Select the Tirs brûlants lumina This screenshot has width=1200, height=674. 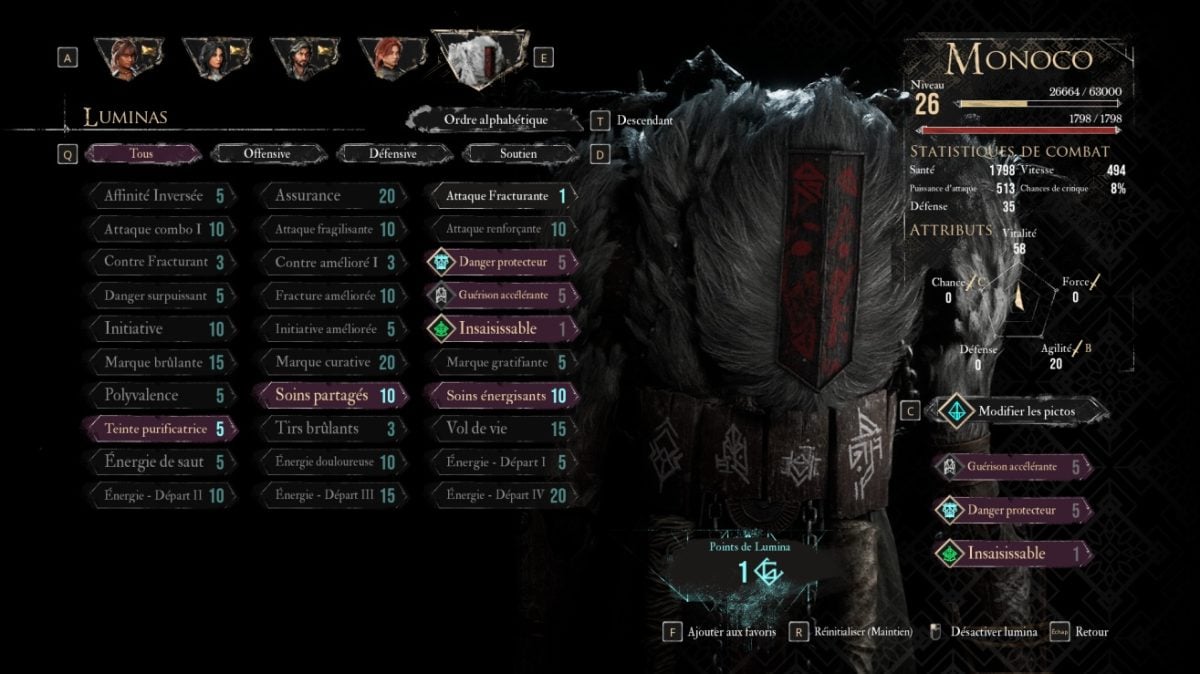[x=329, y=429]
